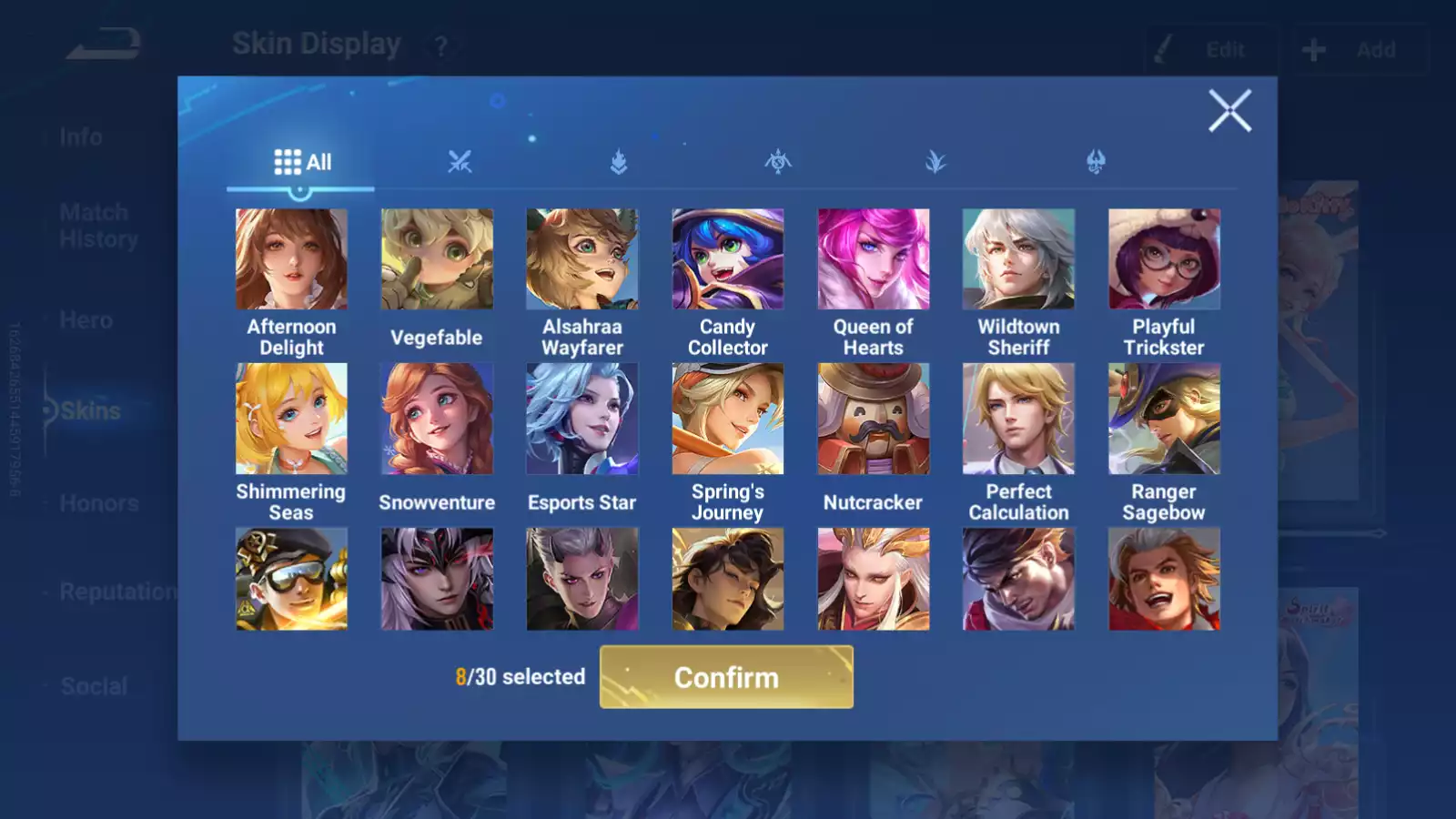Image resolution: width=1456 pixels, height=819 pixels.
Task: Choose the Perfect Calculation skin
Action: click(x=1018, y=419)
